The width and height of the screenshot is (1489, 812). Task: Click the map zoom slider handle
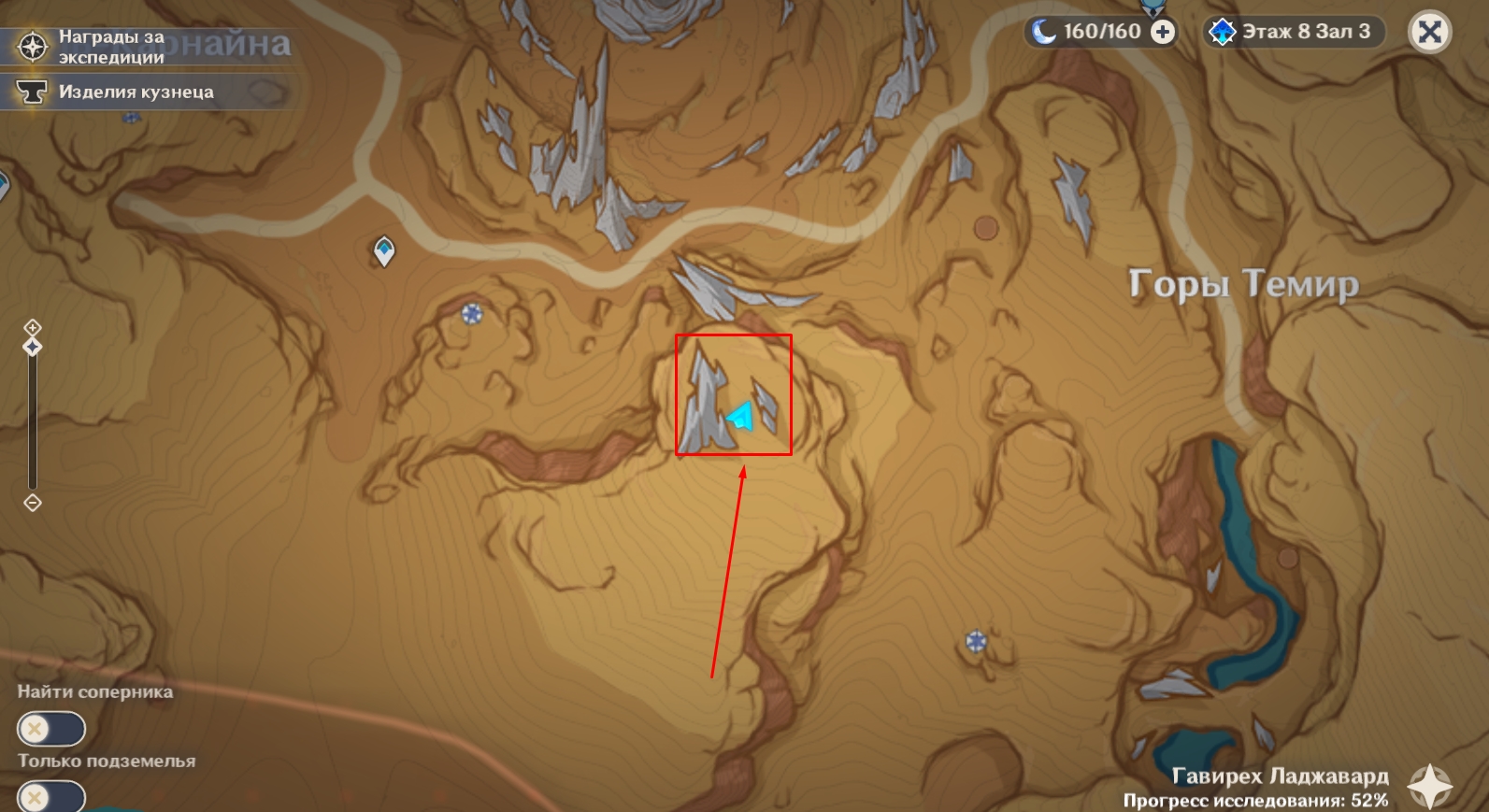coord(33,348)
